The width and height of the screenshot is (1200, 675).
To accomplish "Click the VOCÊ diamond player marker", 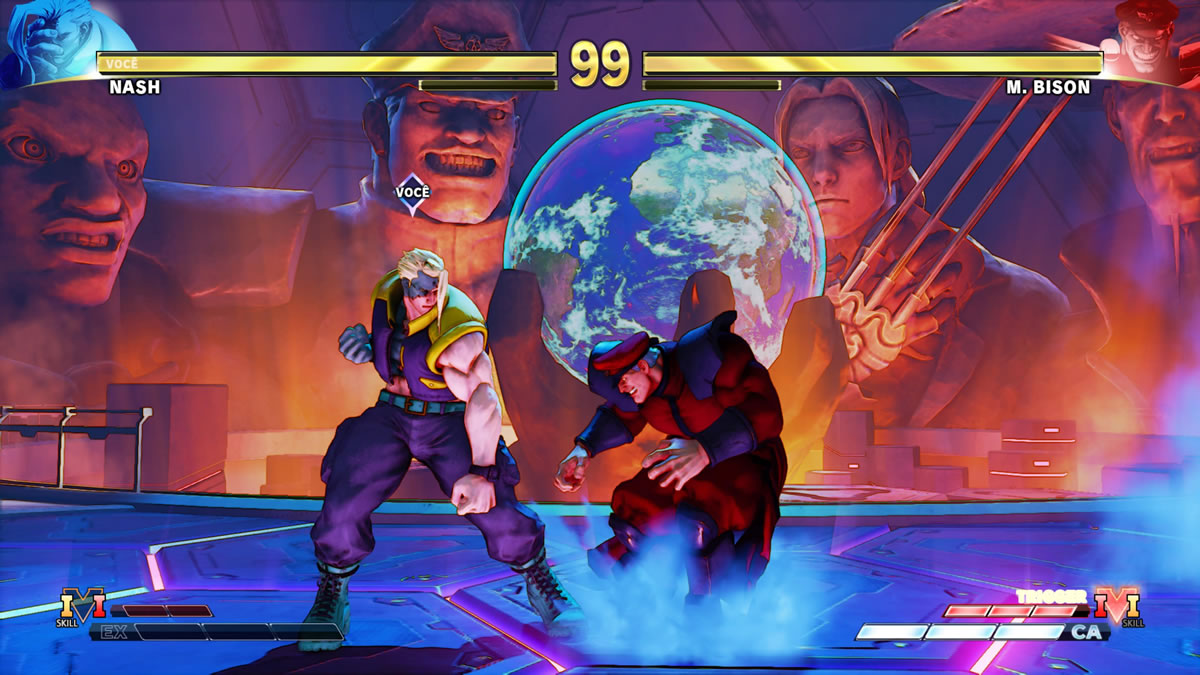I will pyautogui.click(x=412, y=193).
